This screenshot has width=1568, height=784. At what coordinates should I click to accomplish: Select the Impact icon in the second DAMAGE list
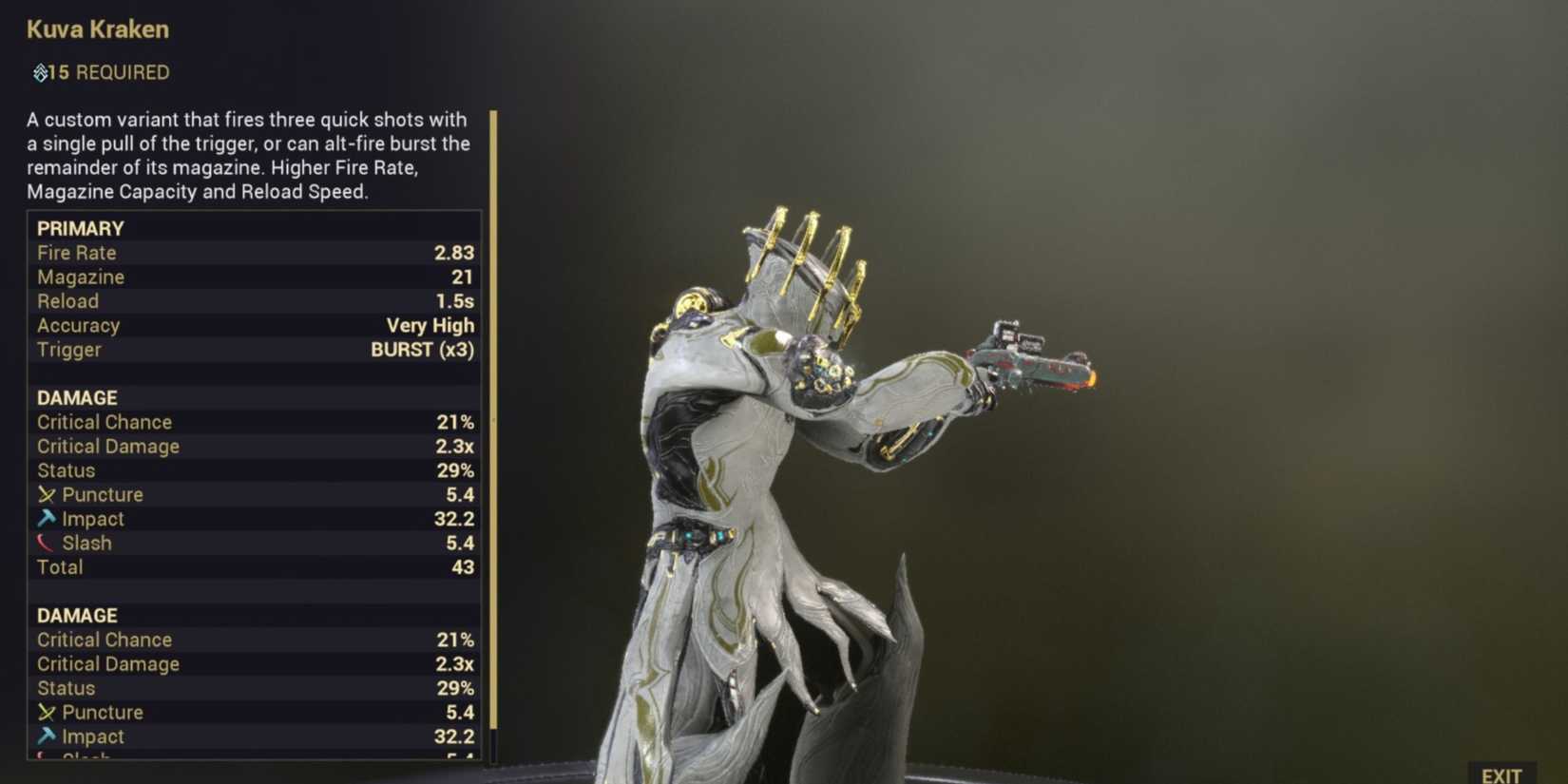pos(46,736)
